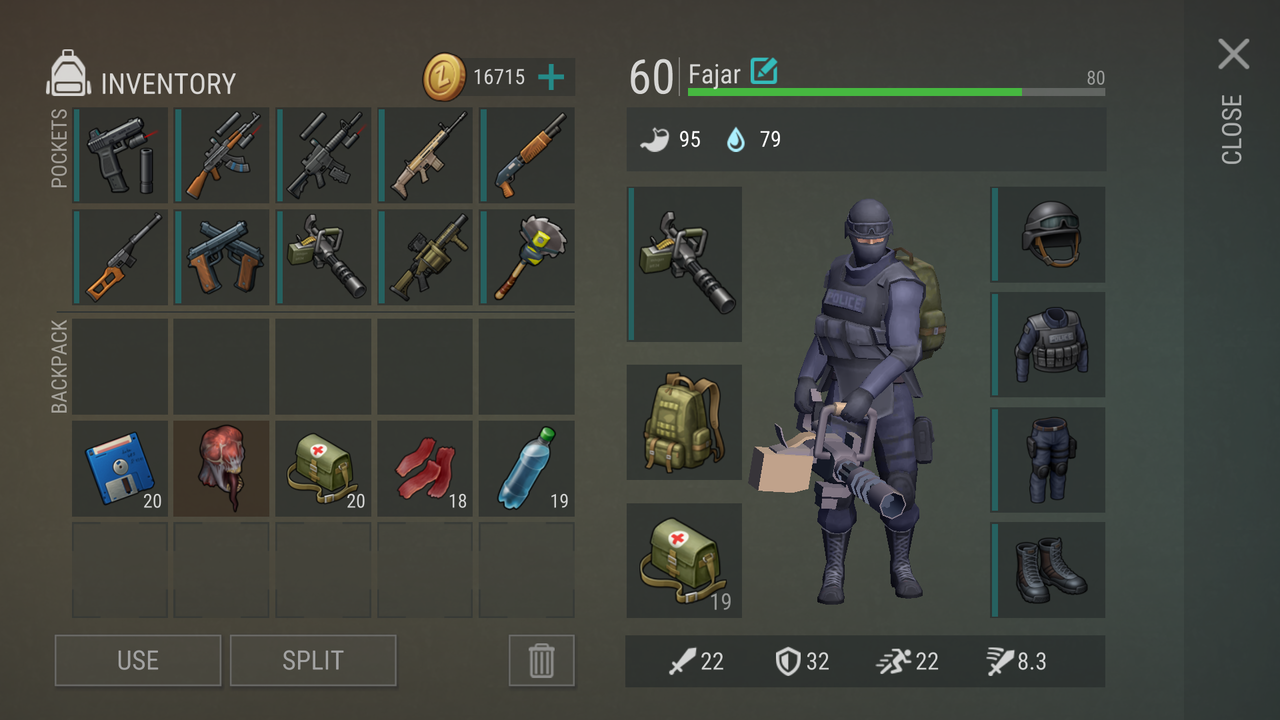Viewport: 1280px width, 720px height.
Task: Click the USE button
Action: [138, 660]
